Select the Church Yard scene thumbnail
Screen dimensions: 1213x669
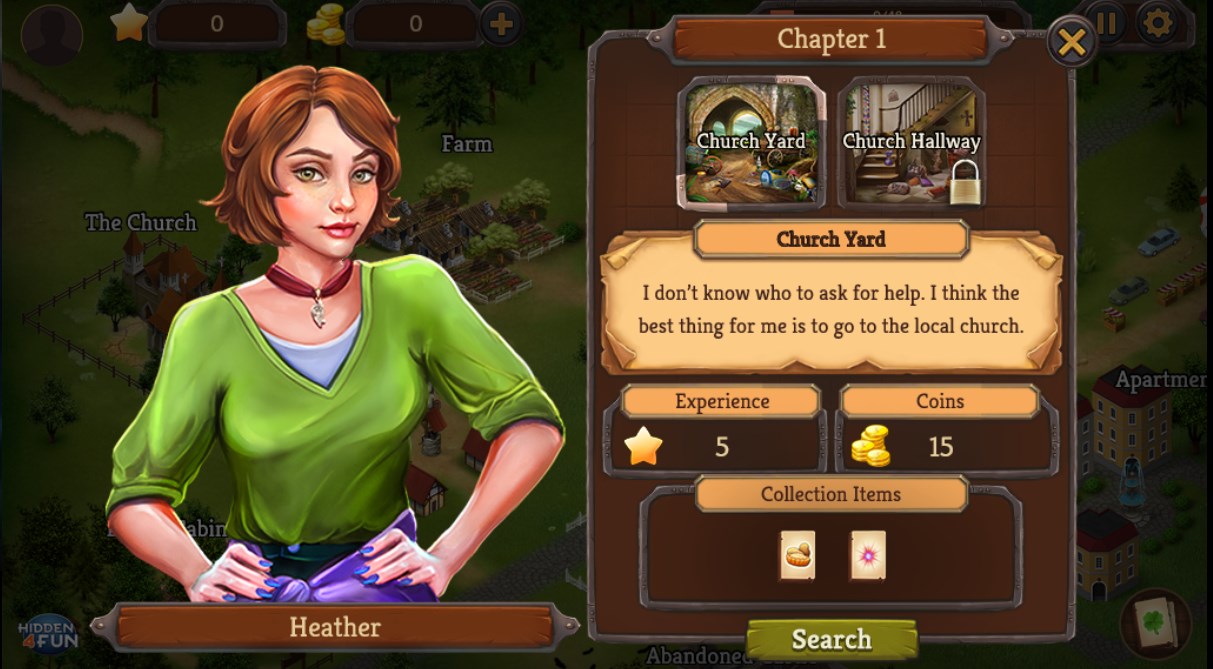point(751,142)
